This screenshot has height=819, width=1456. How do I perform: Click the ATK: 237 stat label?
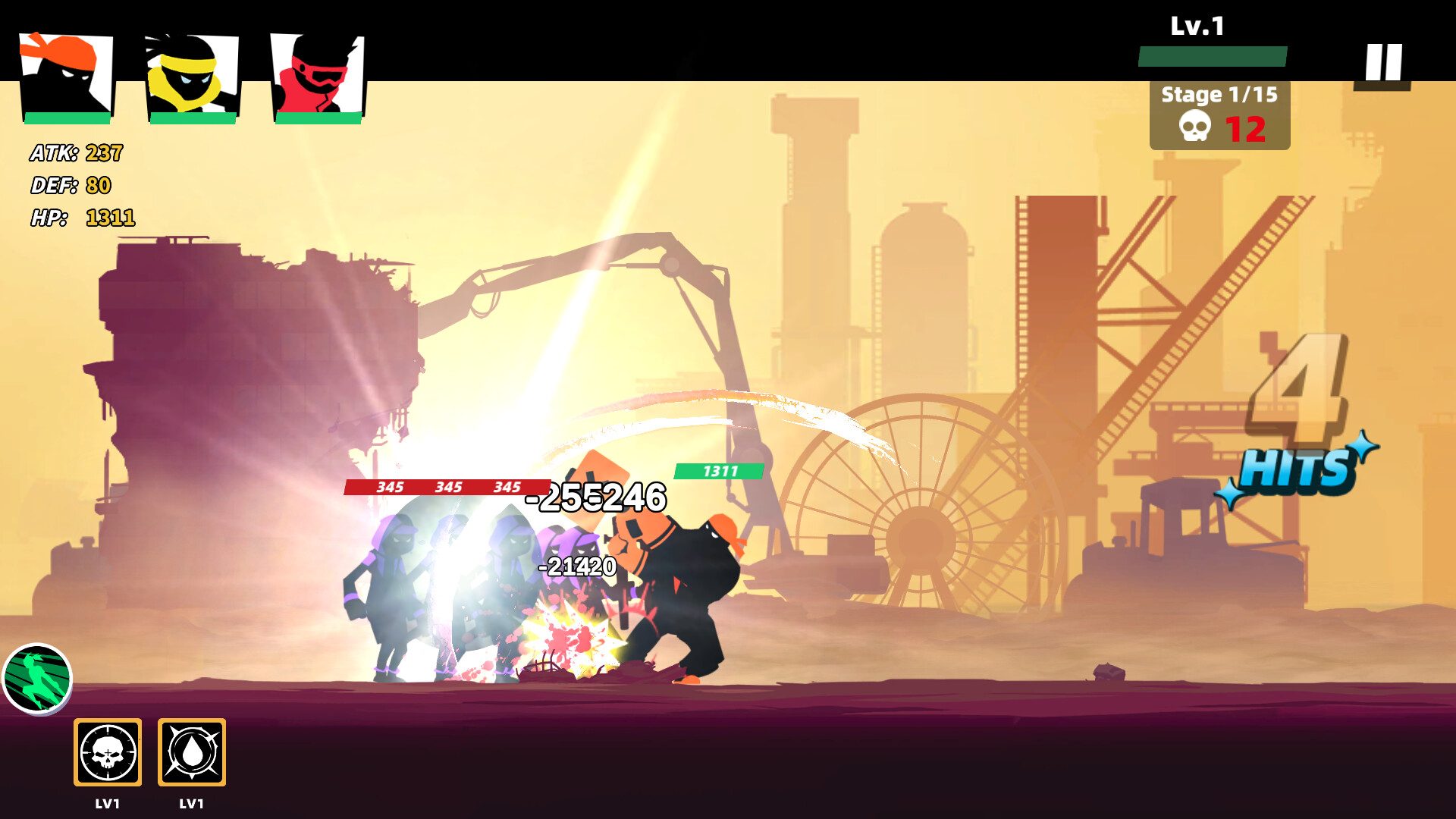75,152
